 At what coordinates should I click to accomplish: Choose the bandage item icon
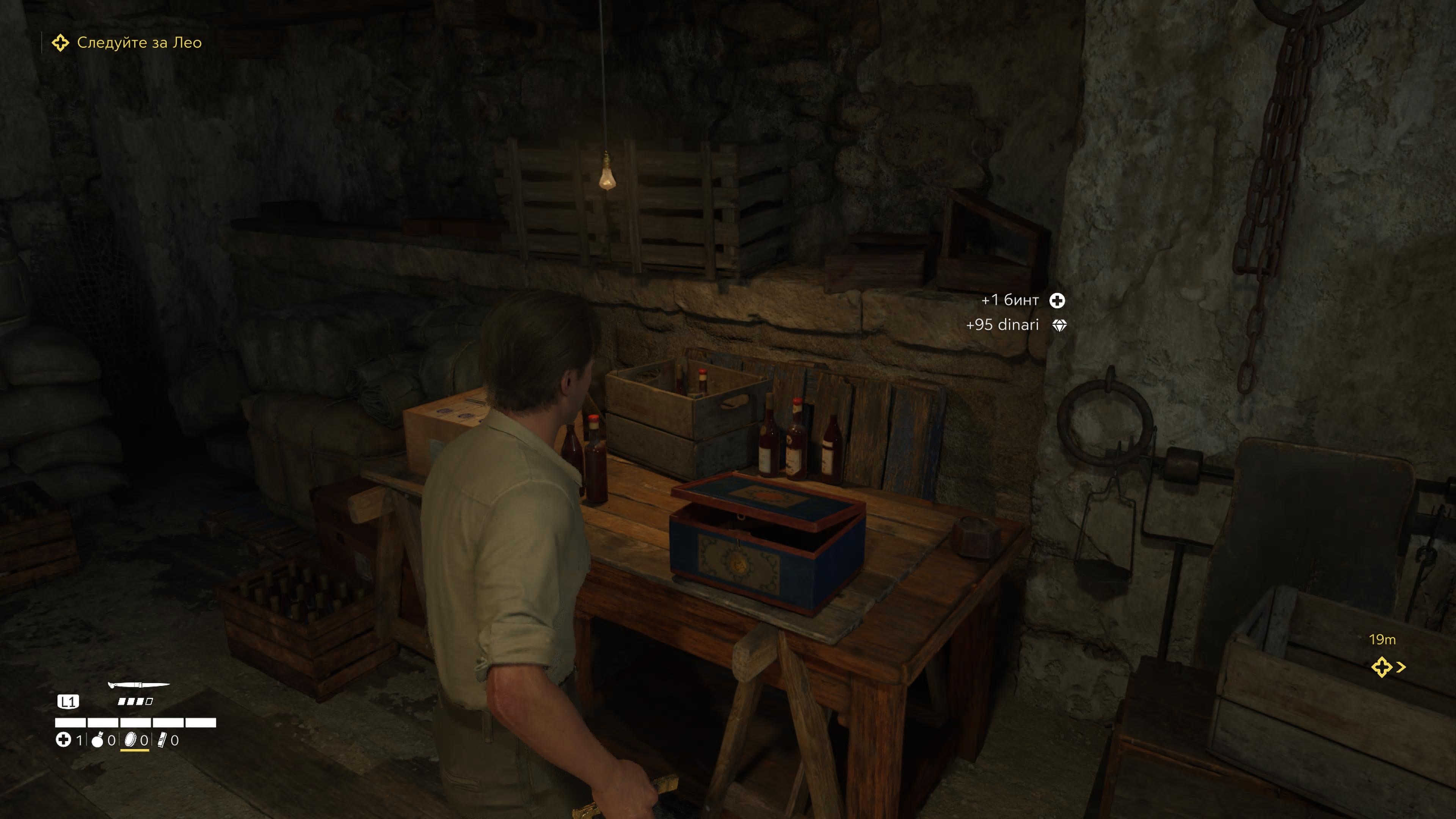63,739
